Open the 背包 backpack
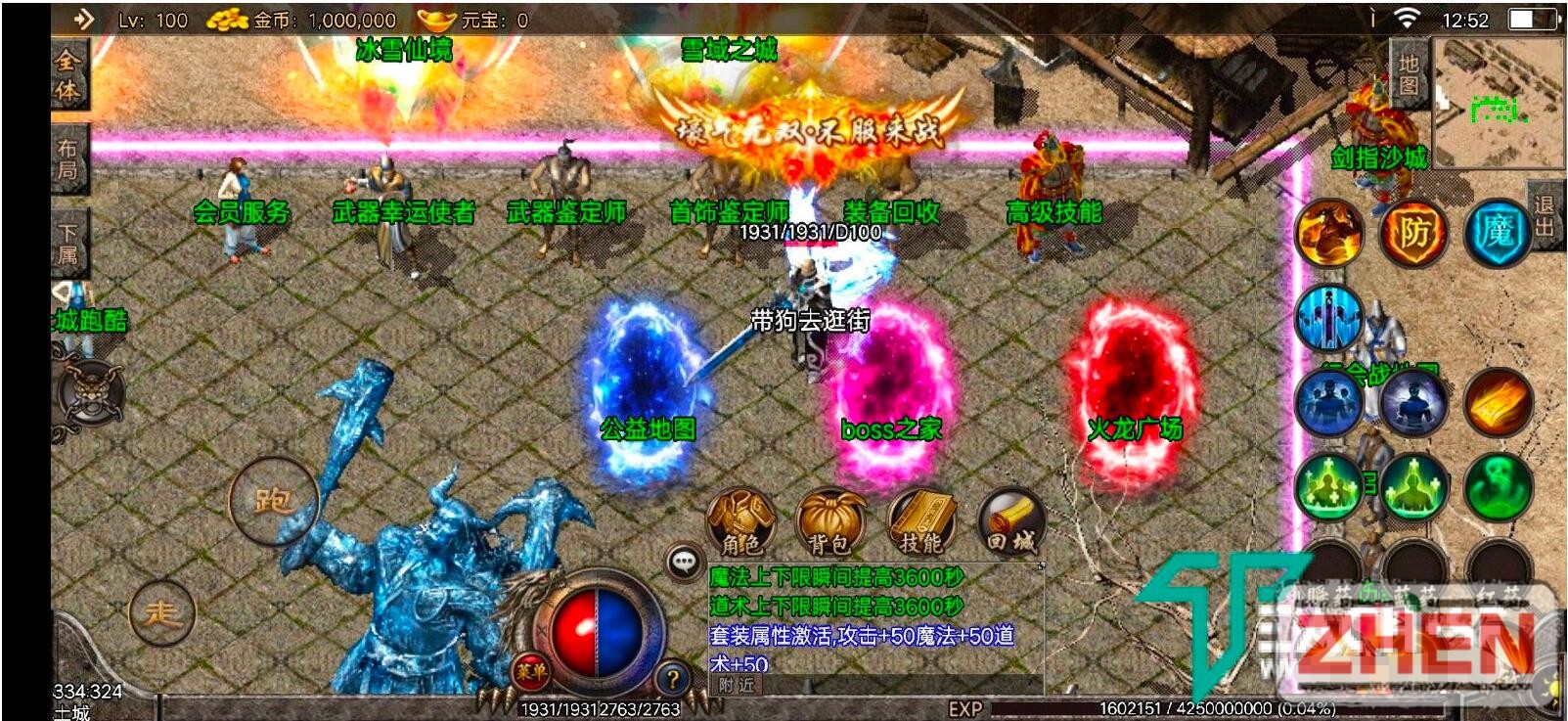The image size is (1568, 721). pyautogui.click(x=830, y=523)
